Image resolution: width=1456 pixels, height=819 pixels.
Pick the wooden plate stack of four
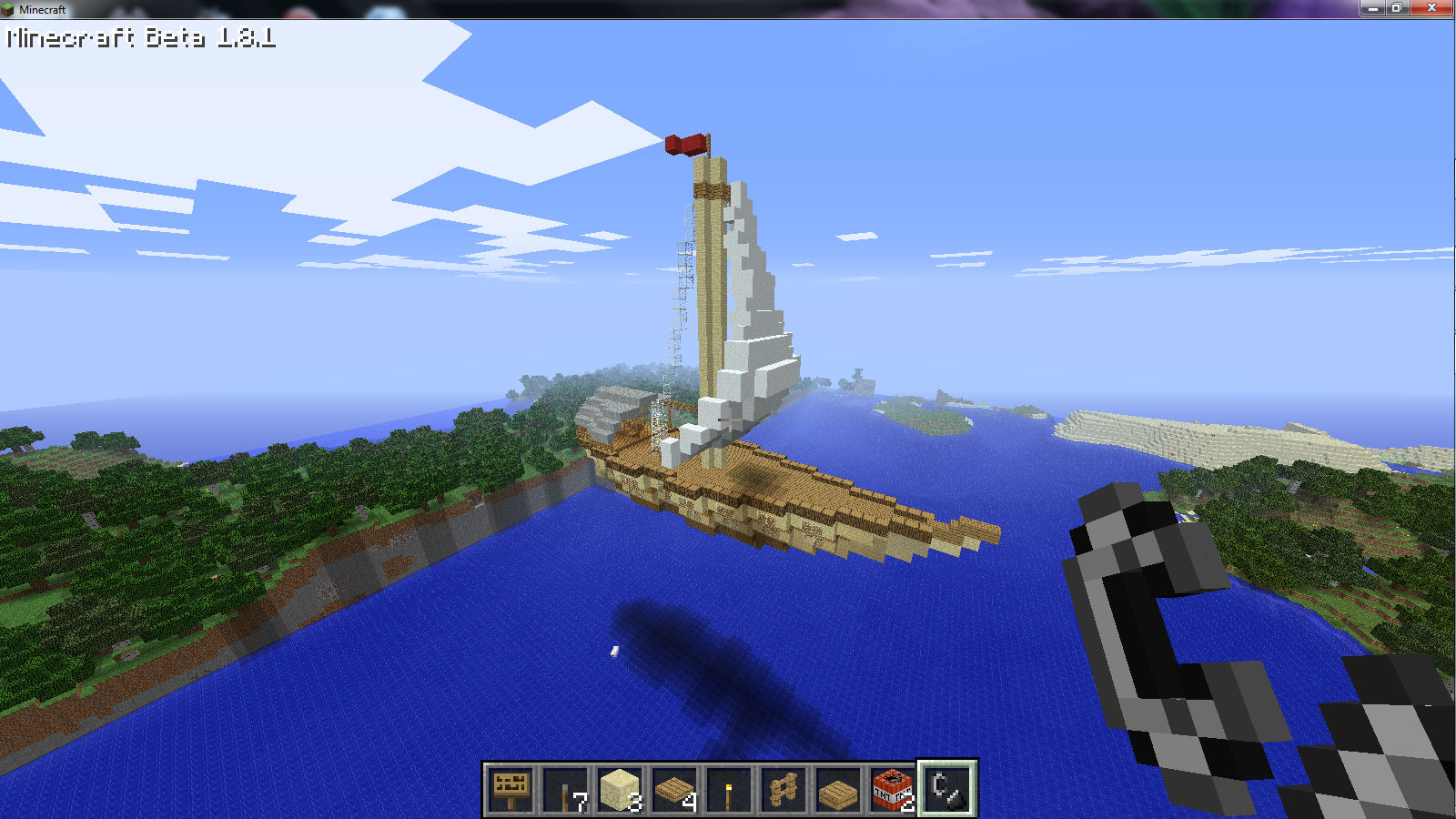click(x=674, y=789)
